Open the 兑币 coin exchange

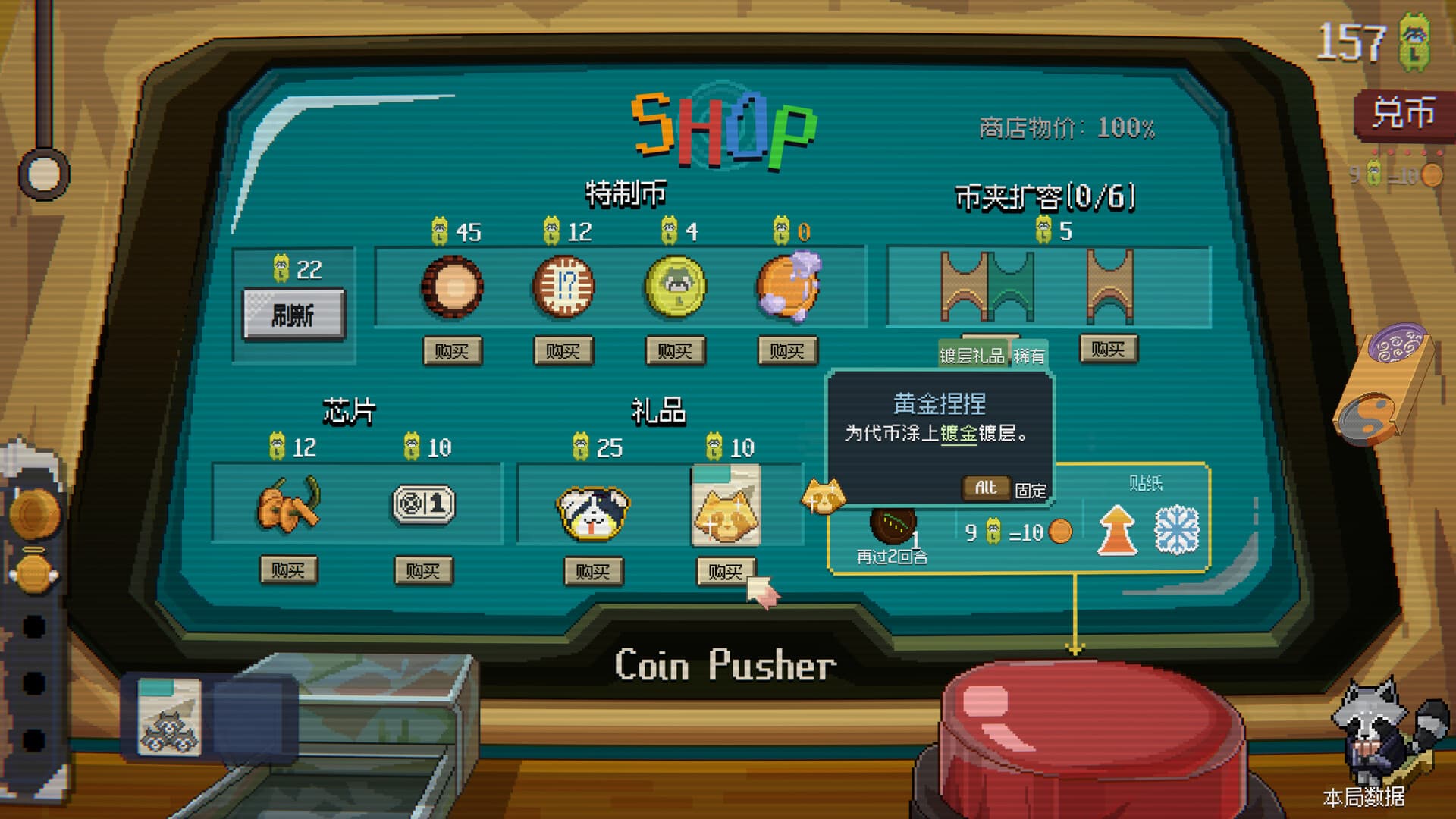tap(1403, 114)
